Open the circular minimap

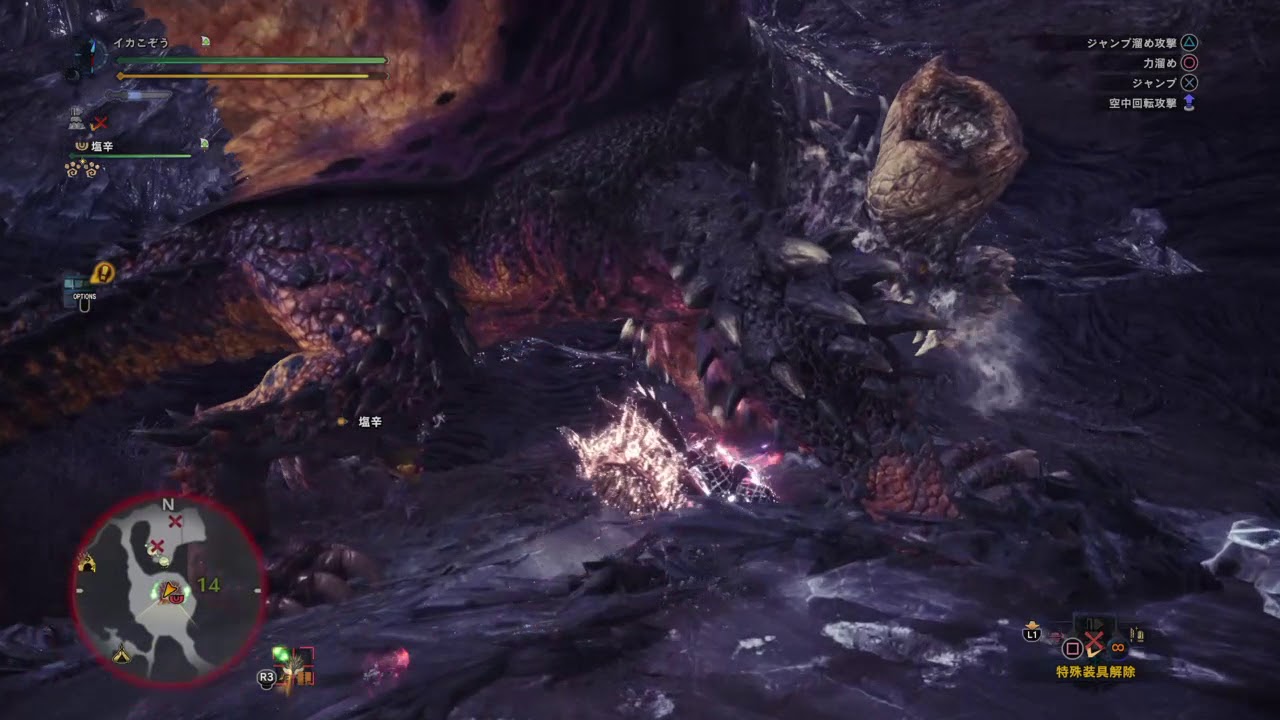[168, 590]
